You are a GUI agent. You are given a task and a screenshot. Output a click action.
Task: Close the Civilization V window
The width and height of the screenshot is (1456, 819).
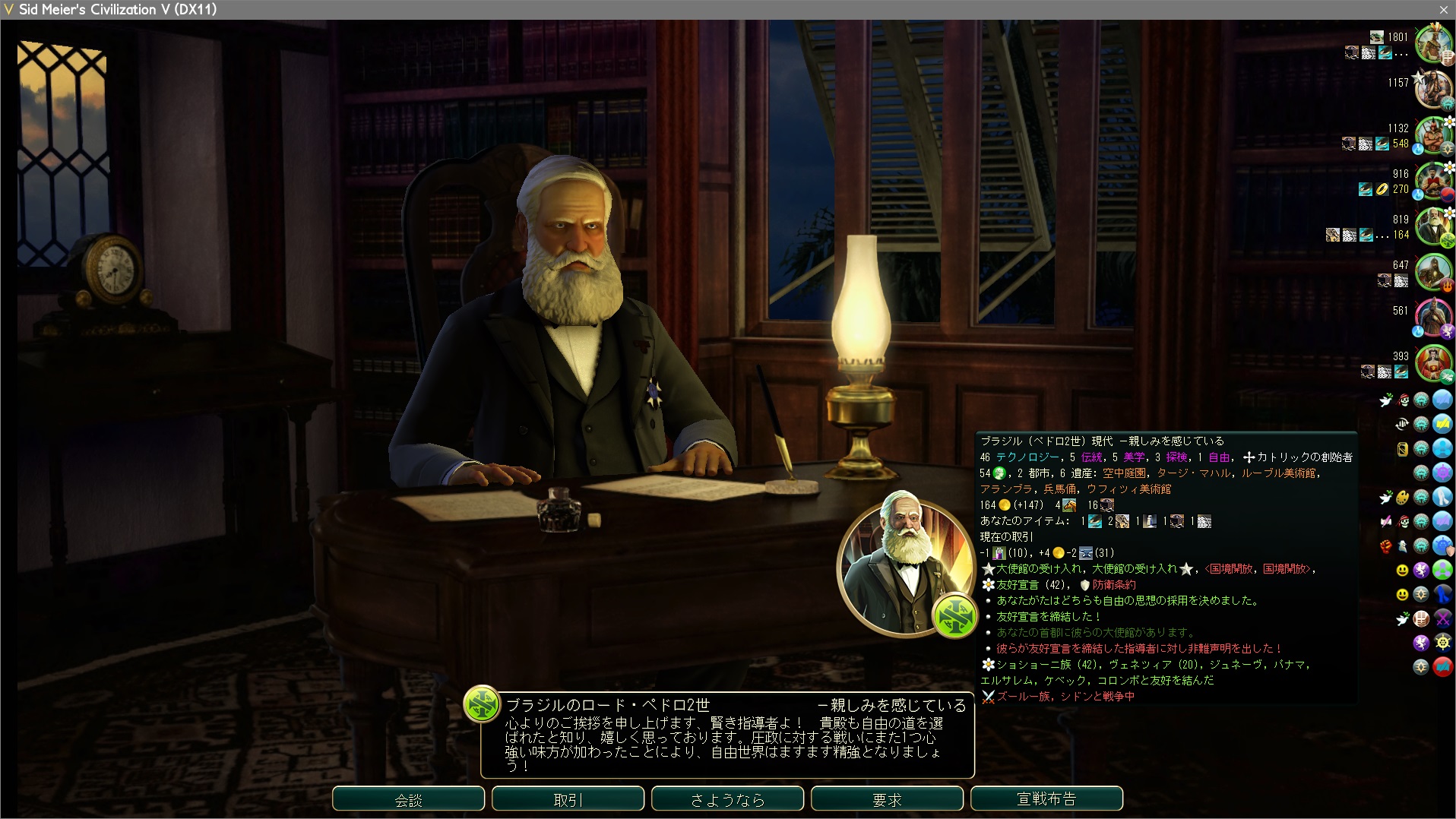(1443, 9)
